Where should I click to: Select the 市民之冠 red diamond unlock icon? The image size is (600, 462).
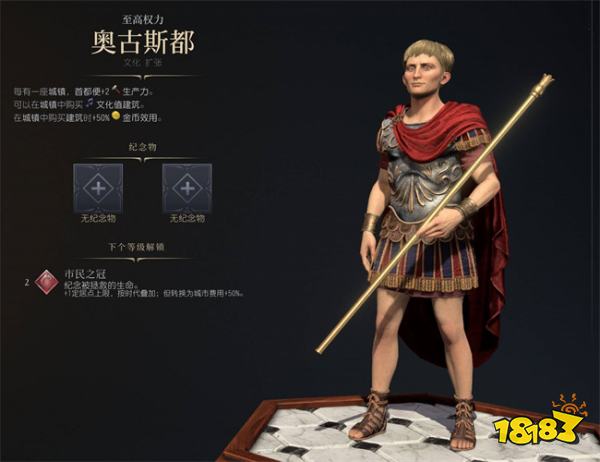(44, 282)
